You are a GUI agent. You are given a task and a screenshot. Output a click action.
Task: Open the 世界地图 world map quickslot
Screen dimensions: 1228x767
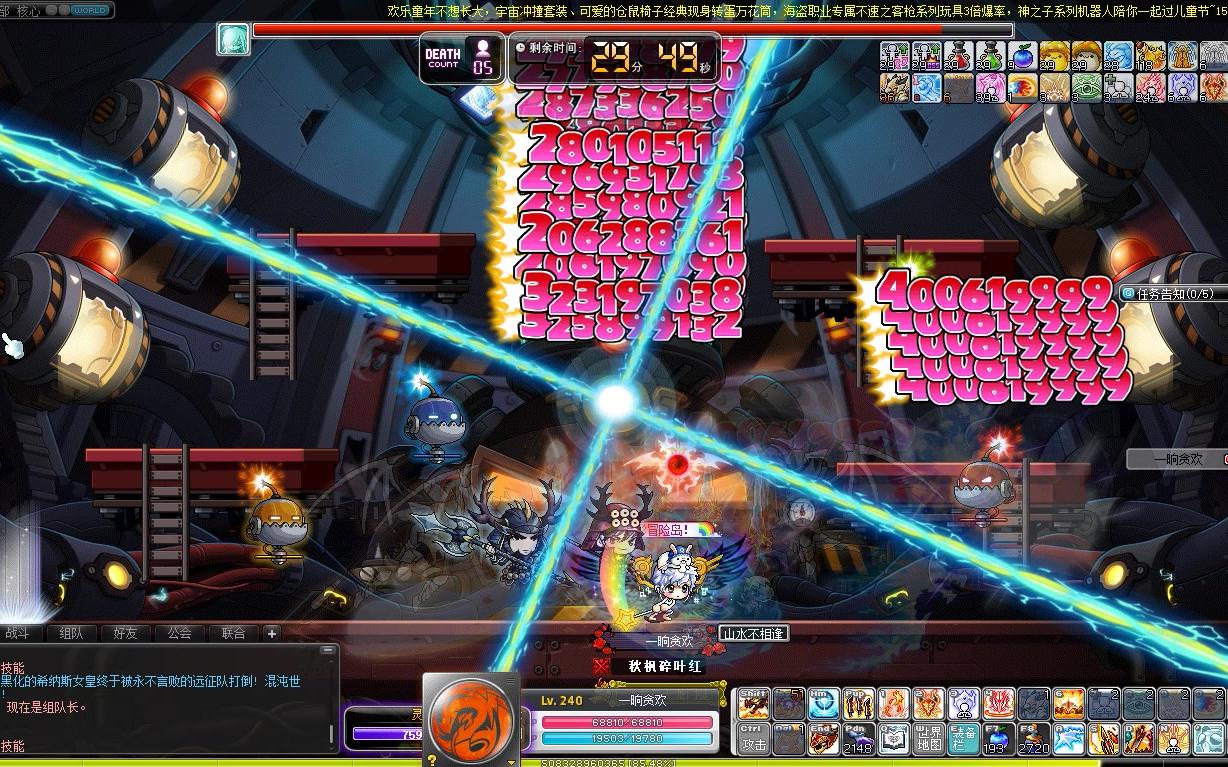coord(929,740)
